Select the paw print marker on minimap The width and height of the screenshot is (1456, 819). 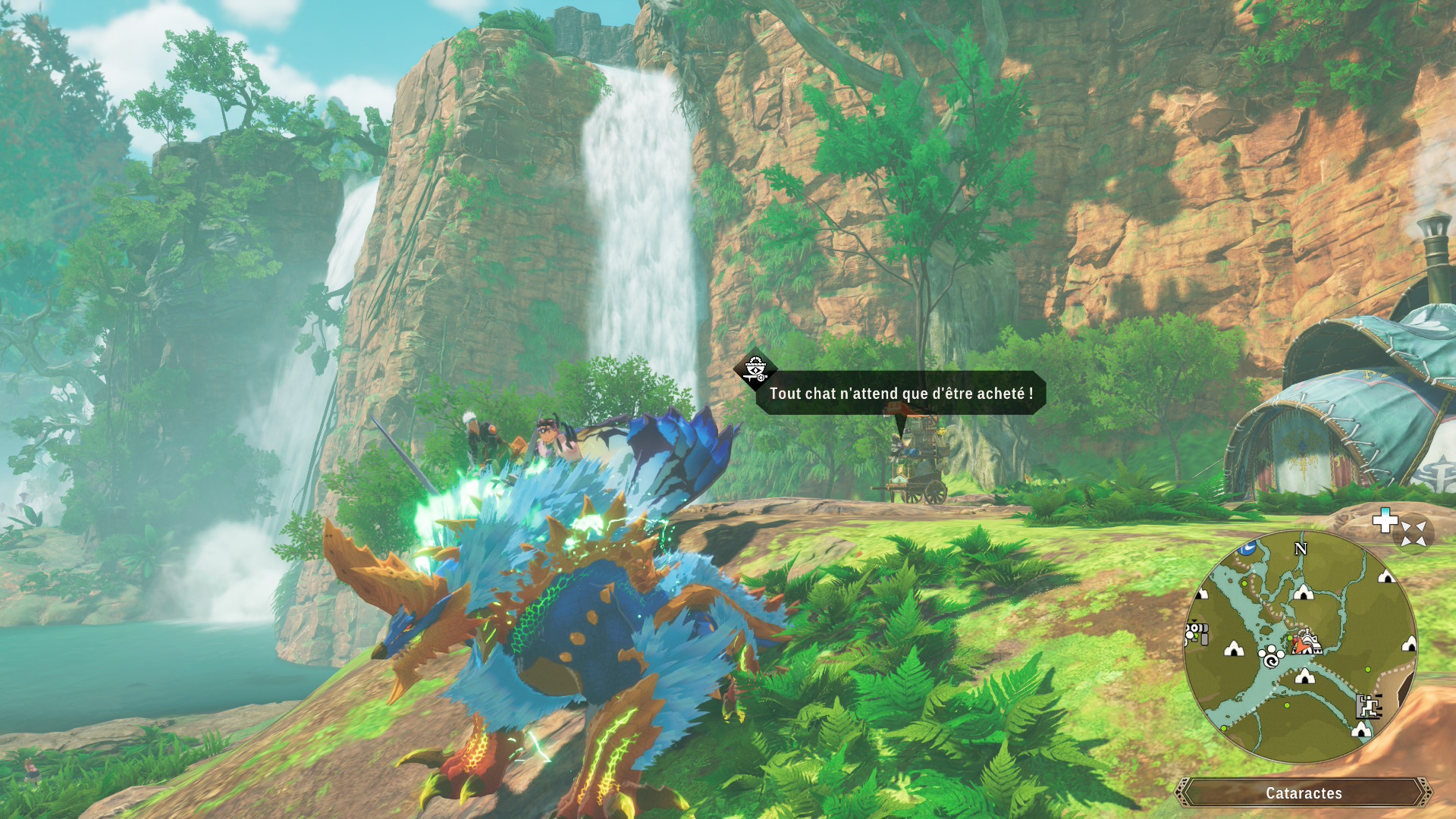(x=1271, y=657)
